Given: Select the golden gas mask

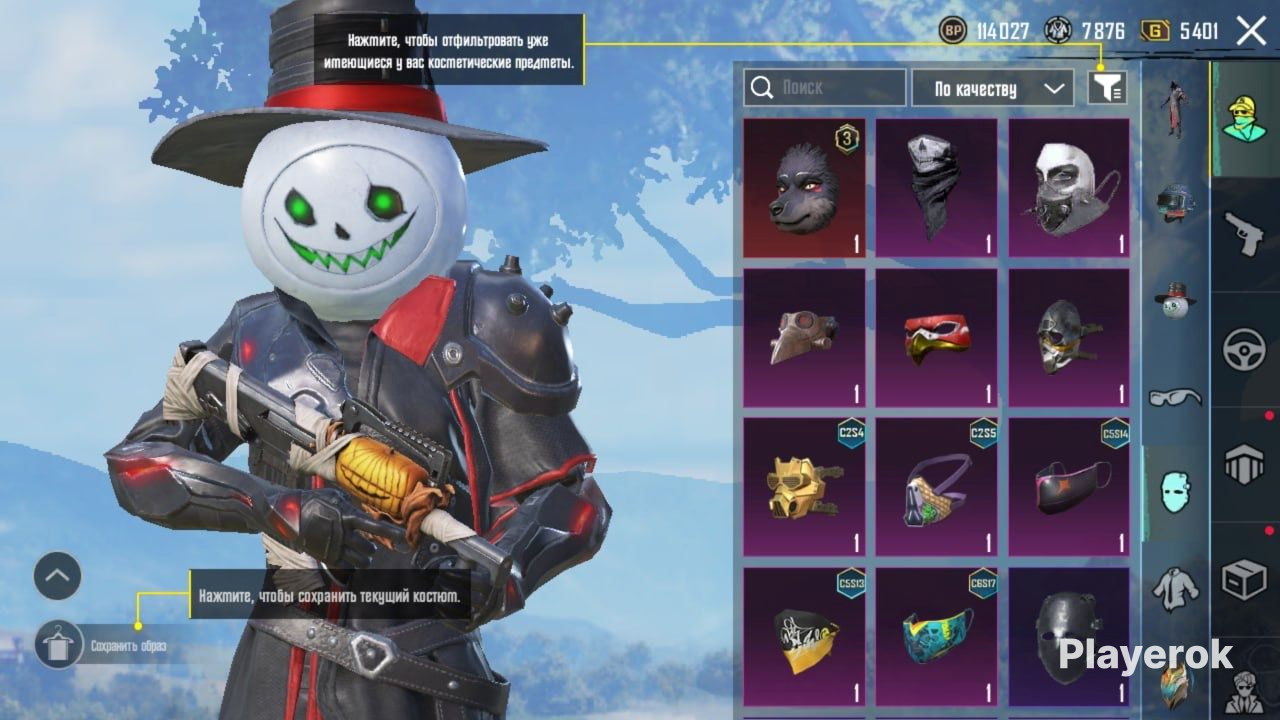Looking at the screenshot, I should (804, 487).
